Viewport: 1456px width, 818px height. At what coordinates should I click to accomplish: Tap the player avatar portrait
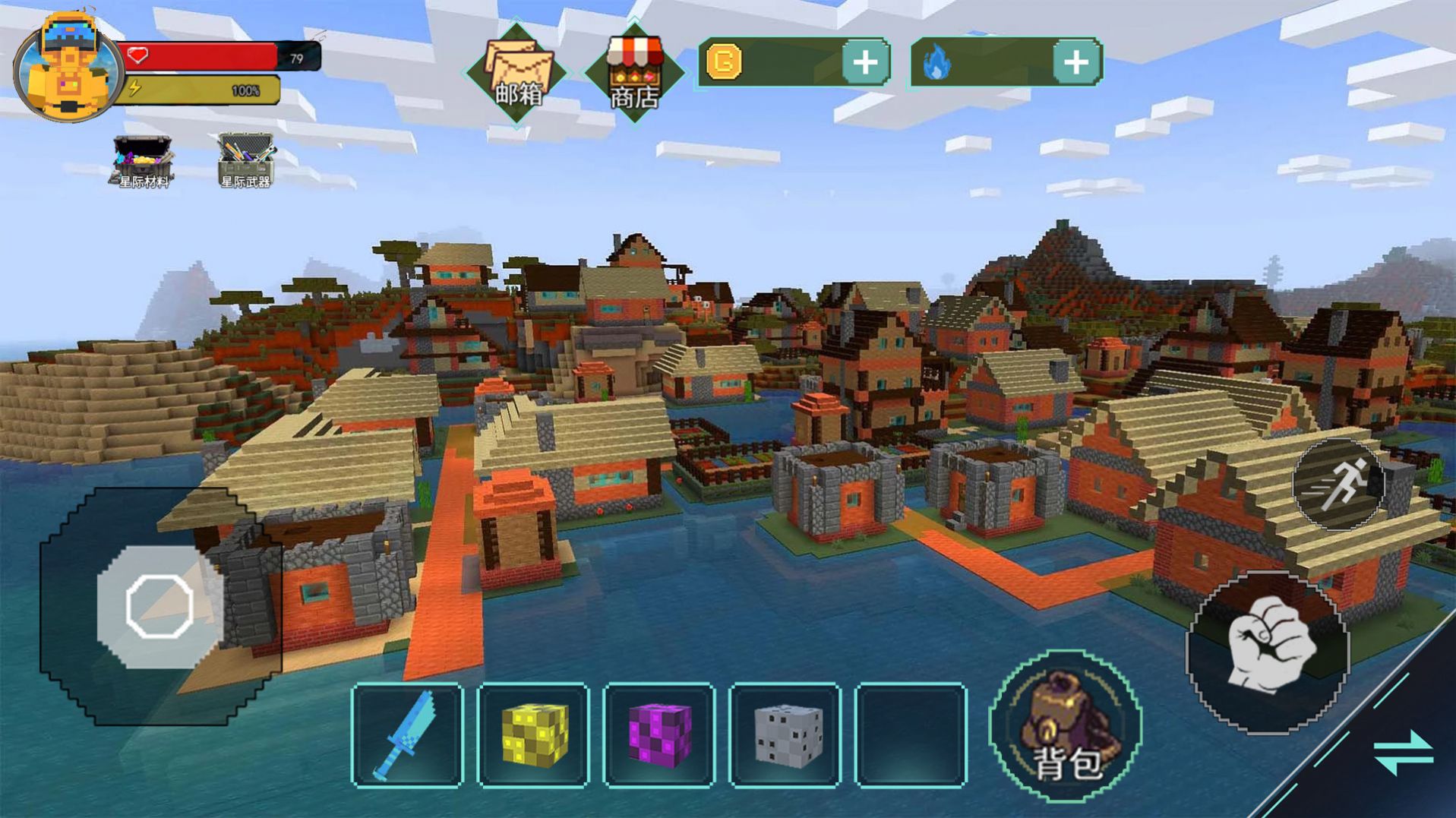click(67, 68)
